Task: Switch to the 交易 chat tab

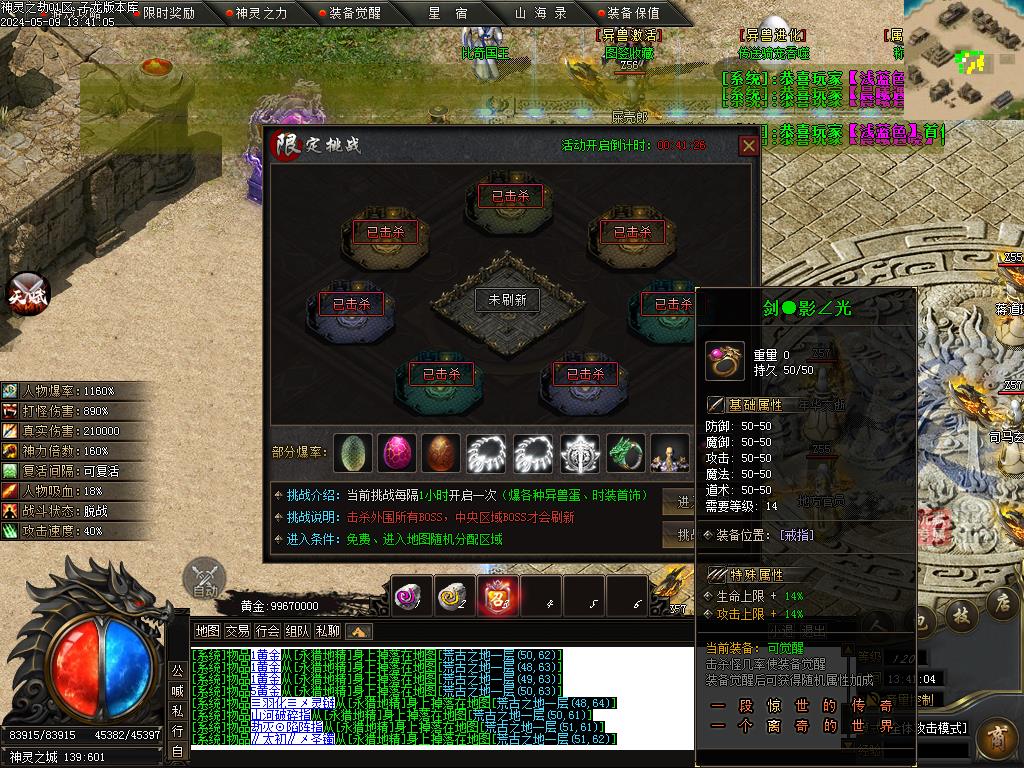Action: click(237, 631)
